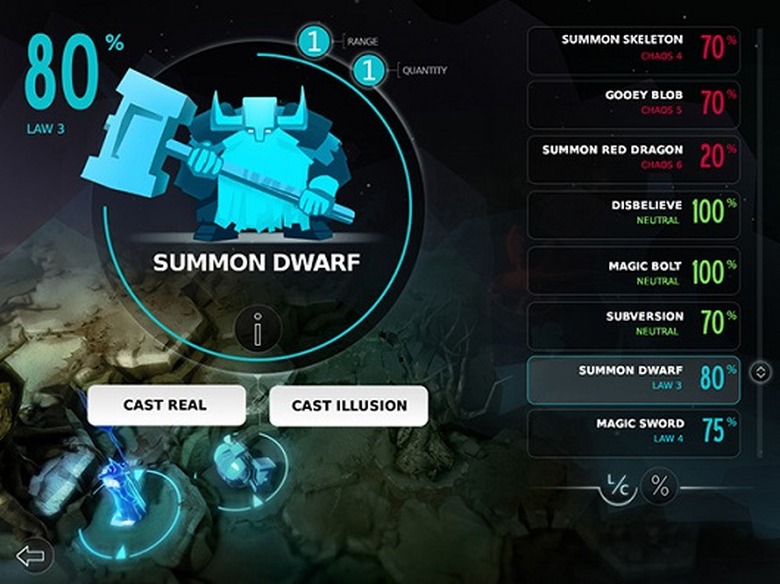Choose the Disbelieve spell

[633, 214]
